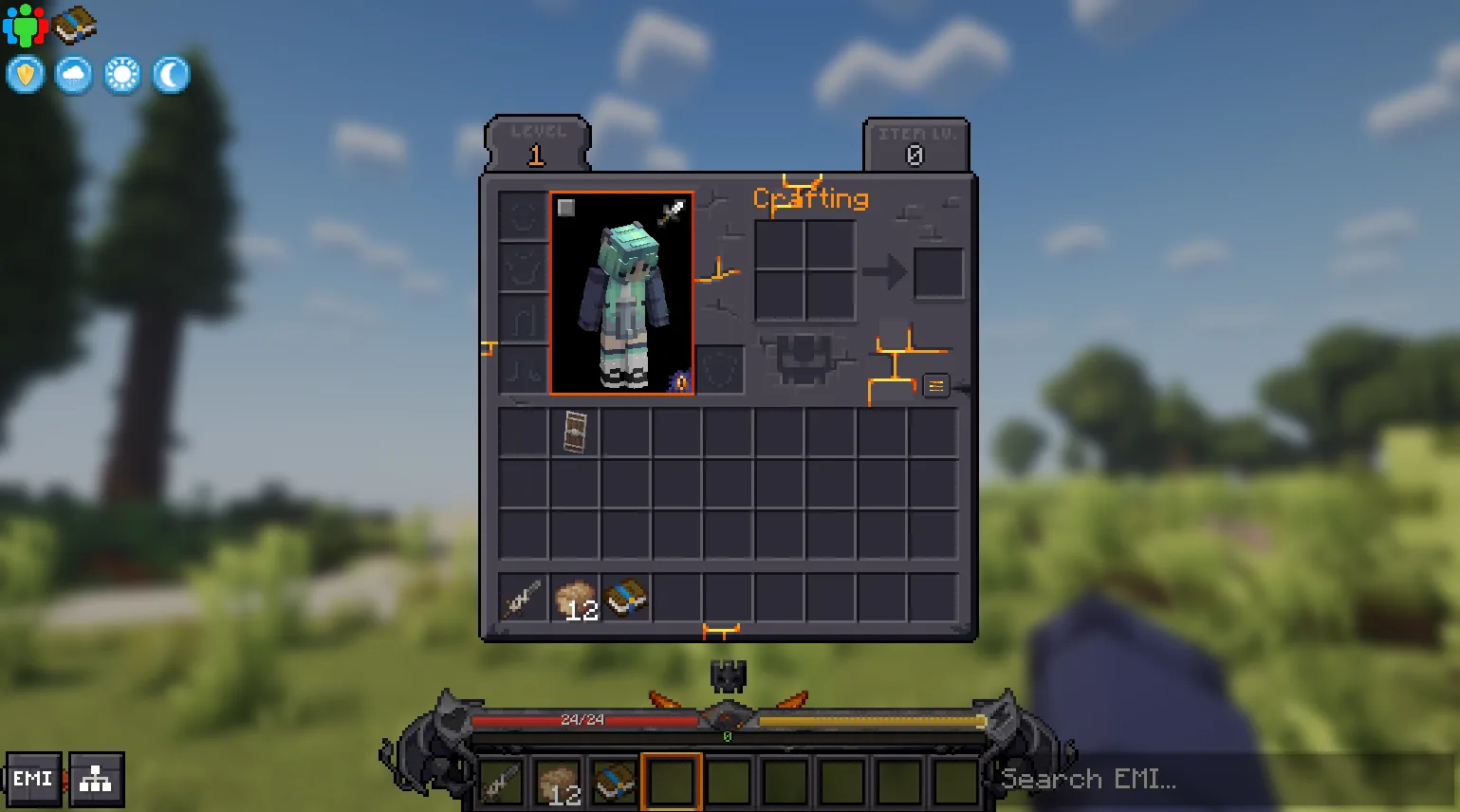The height and width of the screenshot is (812, 1460).
Task: Click the empty boots armor slot
Action: 523,369
